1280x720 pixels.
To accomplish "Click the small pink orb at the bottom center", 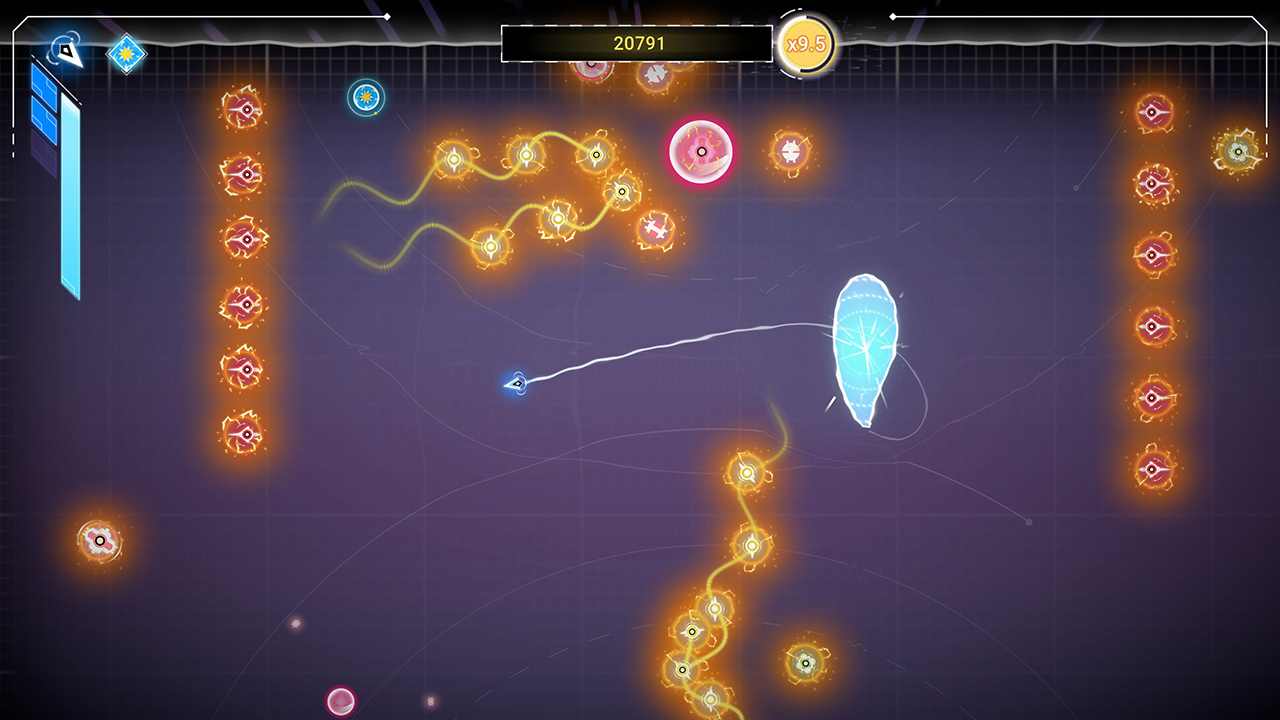I will click(x=341, y=700).
